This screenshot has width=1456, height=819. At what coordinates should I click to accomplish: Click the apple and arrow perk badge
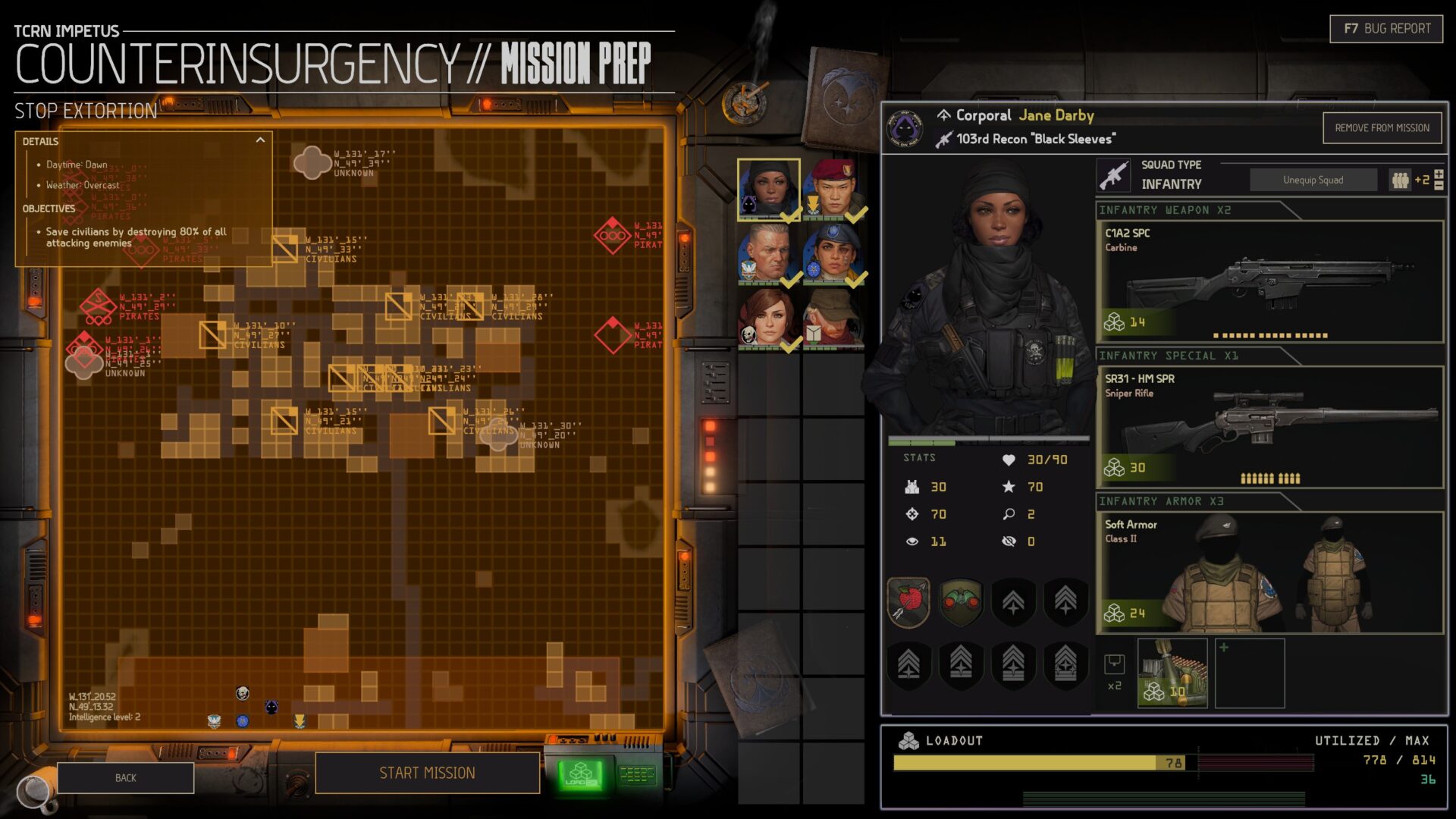coord(908,602)
